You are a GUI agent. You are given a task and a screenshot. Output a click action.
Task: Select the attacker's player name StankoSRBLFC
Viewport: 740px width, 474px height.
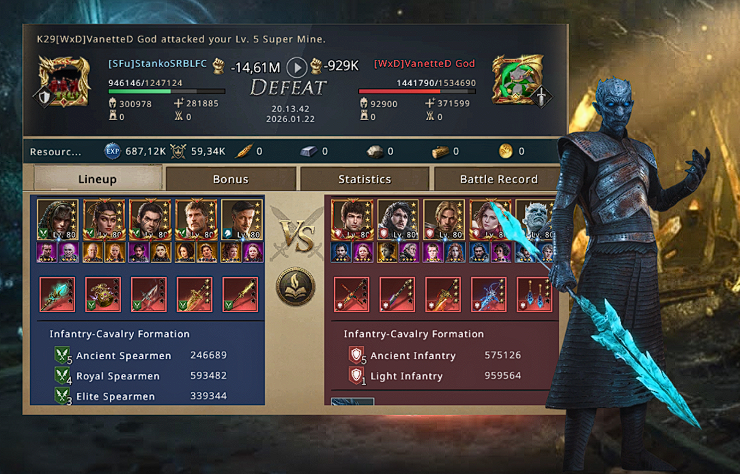[158, 64]
